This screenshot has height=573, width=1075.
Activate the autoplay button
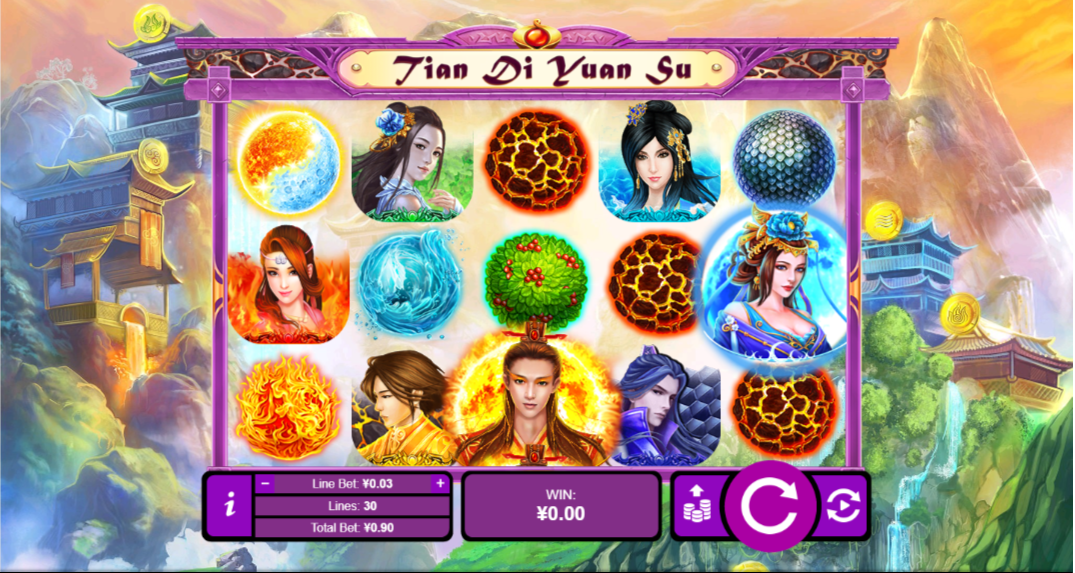click(x=842, y=506)
